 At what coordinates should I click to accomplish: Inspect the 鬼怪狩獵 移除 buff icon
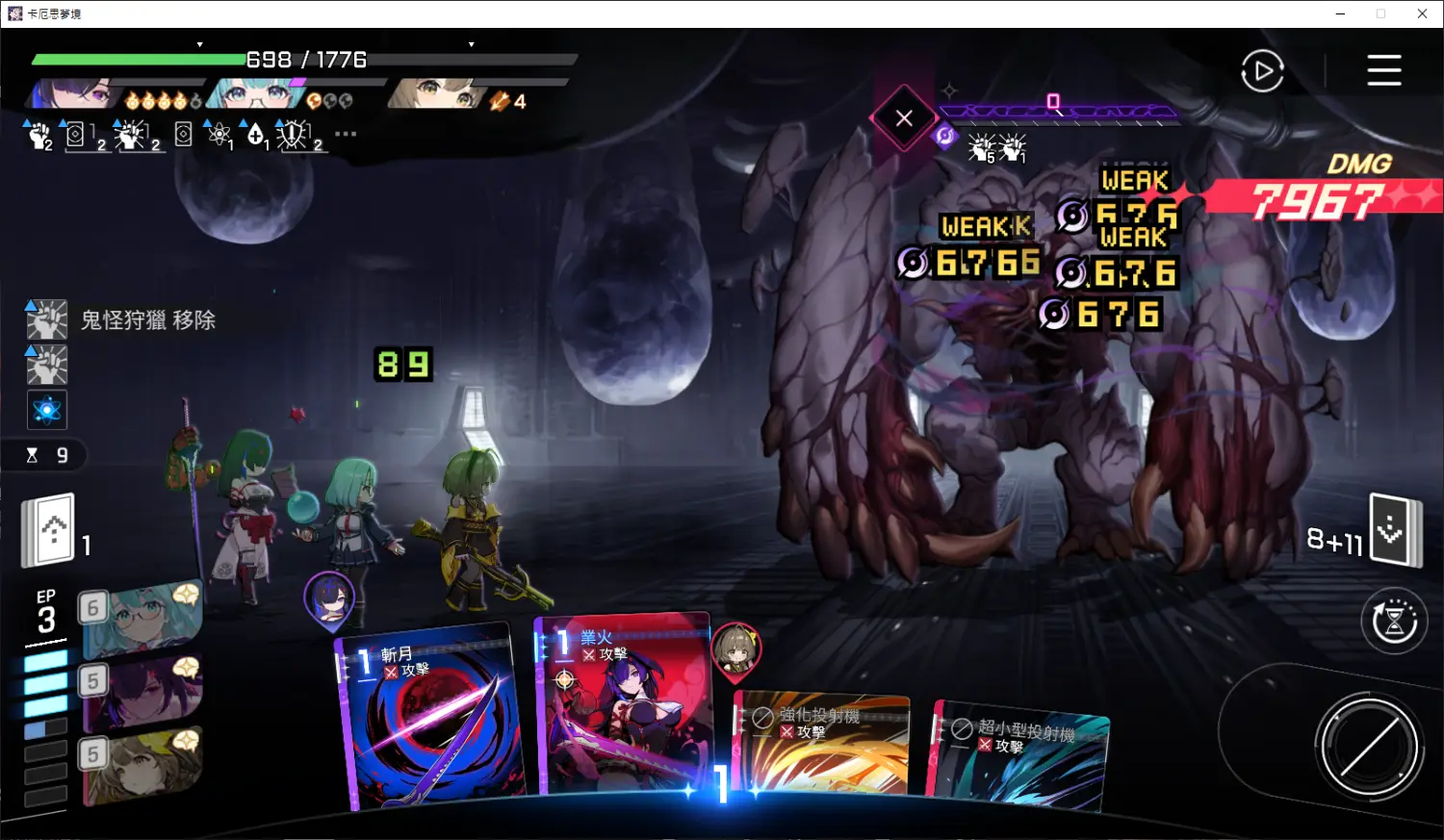tap(46, 320)
